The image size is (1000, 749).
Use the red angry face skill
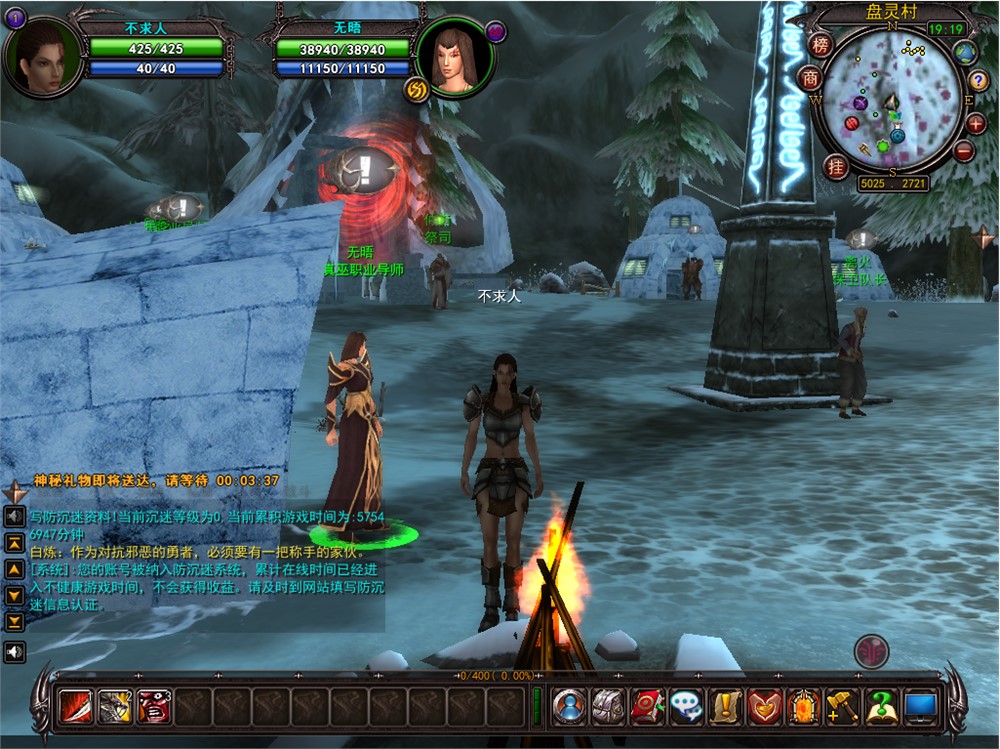point(154,707)
